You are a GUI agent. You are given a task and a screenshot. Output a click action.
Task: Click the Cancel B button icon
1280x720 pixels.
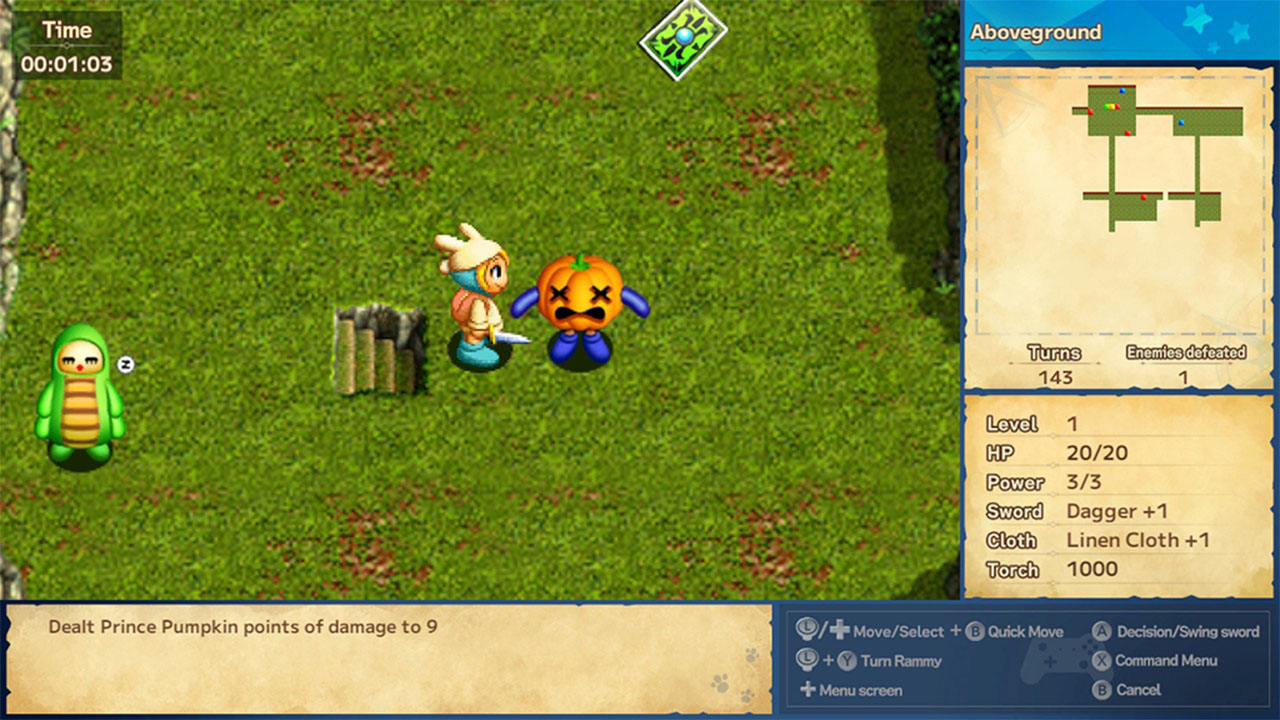pos(1102,688)
